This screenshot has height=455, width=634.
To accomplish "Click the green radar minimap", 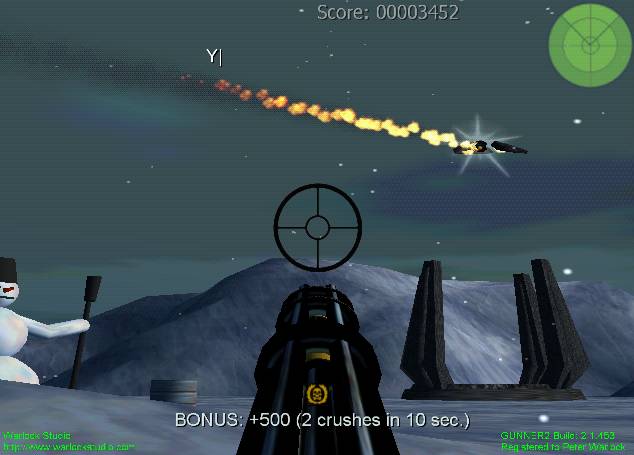I will (x=590, y=42).
